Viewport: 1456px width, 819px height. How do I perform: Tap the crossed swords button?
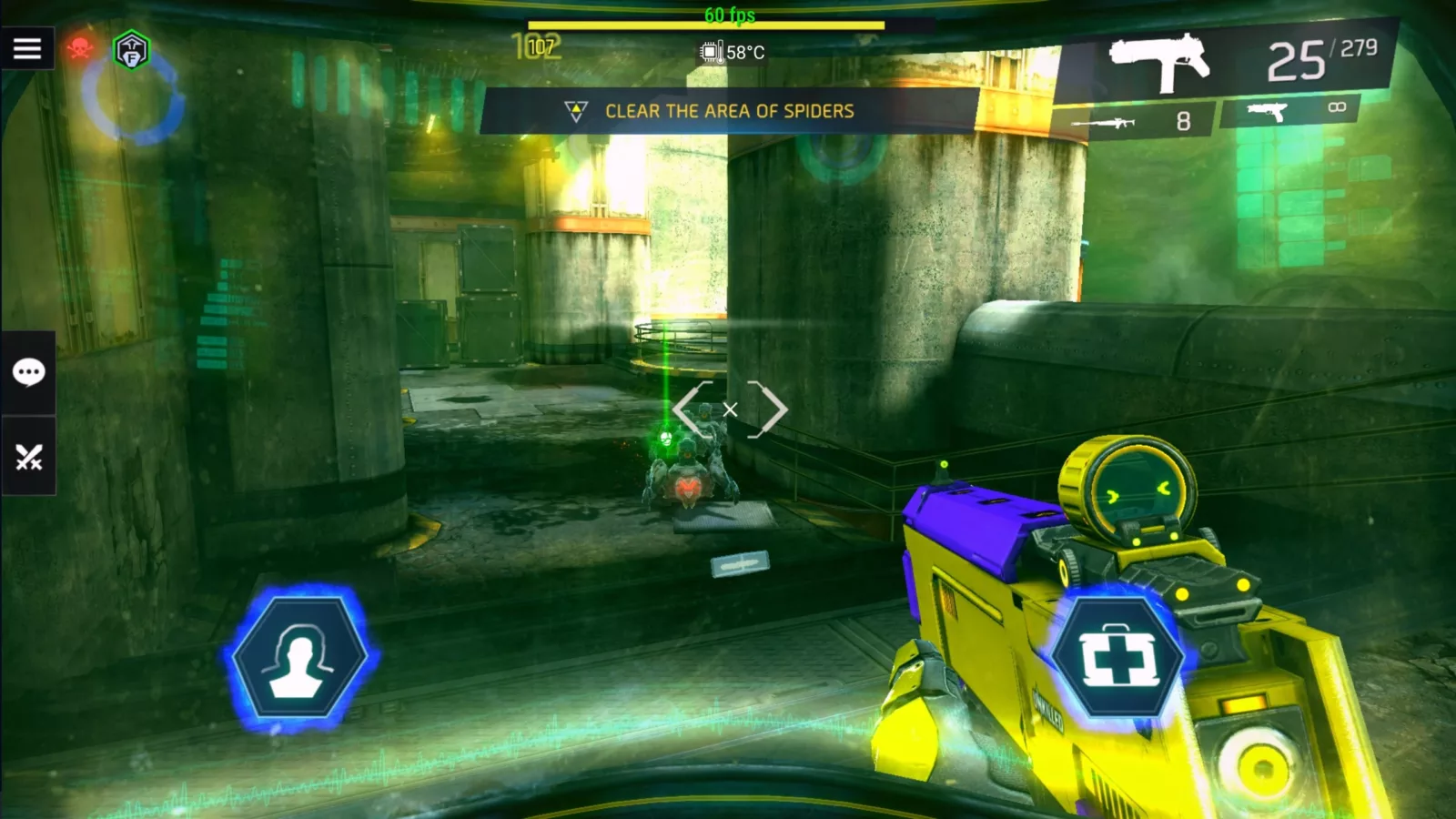click(28, 457)
